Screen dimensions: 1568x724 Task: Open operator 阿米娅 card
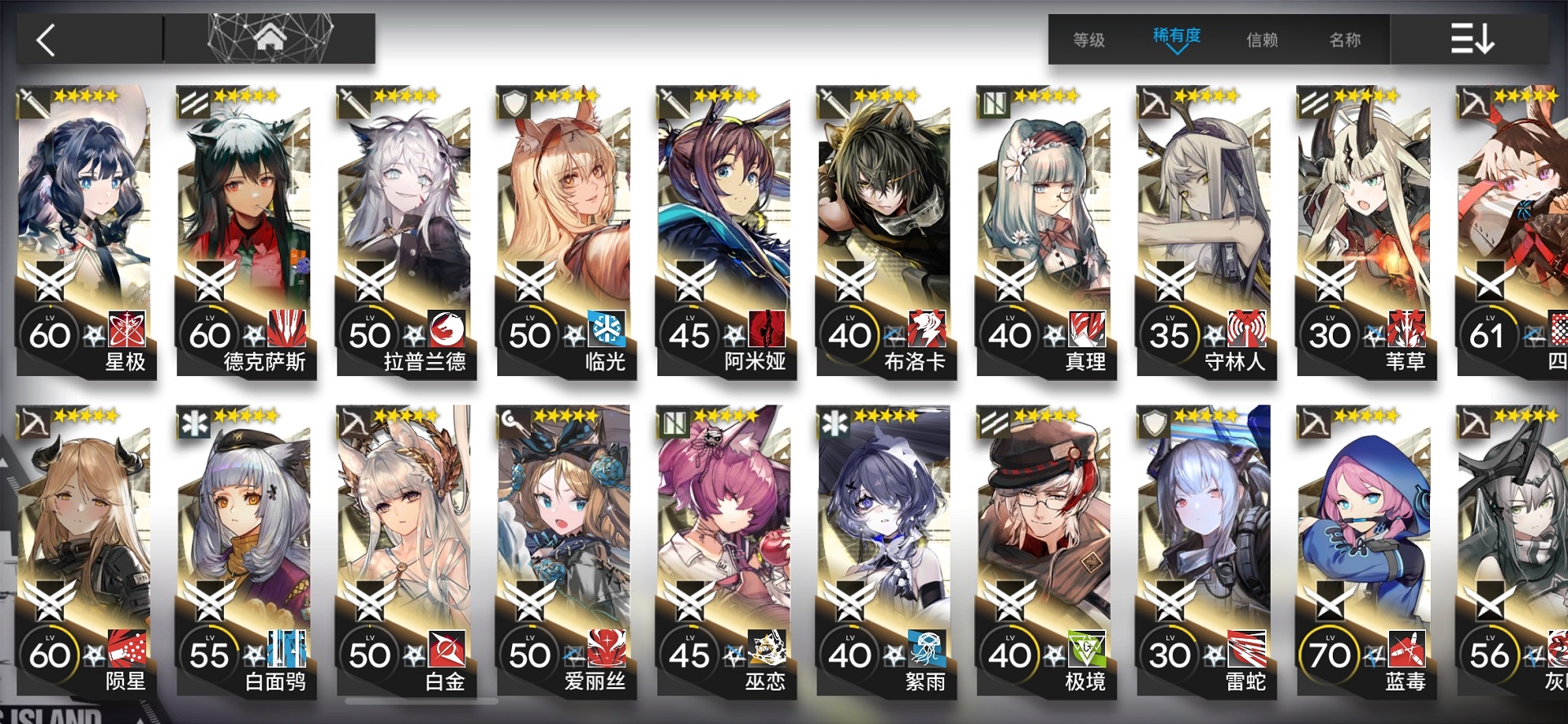[x=725, y=229]
